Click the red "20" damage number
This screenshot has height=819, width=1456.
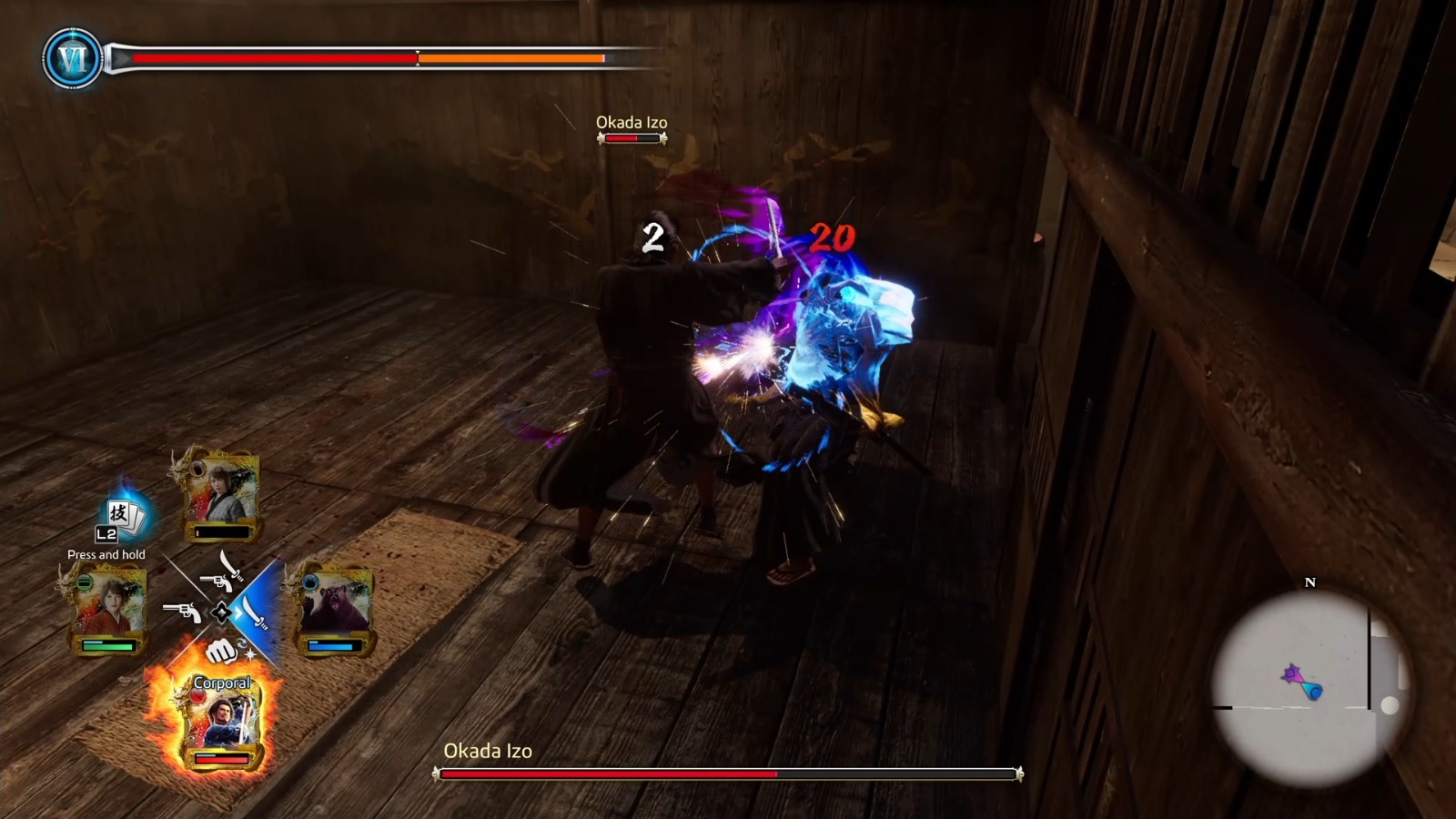[x=831, y=238]
